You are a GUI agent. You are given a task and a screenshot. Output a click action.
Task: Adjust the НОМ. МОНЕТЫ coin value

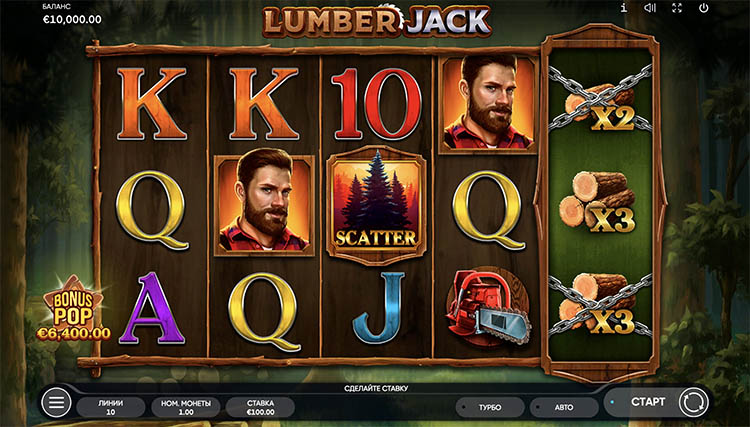(185, 406)
